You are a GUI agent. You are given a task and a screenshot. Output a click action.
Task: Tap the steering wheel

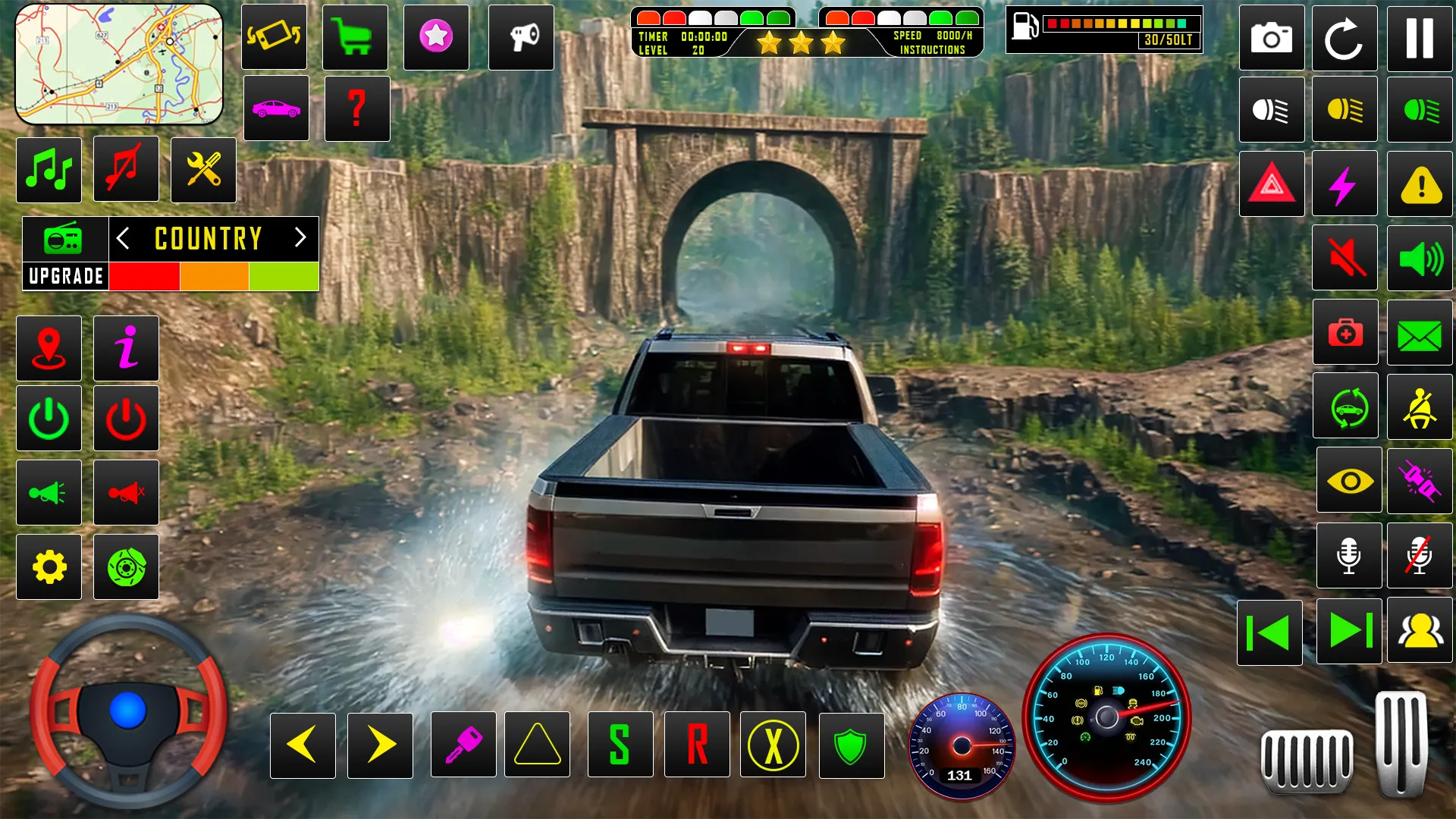coord(127,713)
